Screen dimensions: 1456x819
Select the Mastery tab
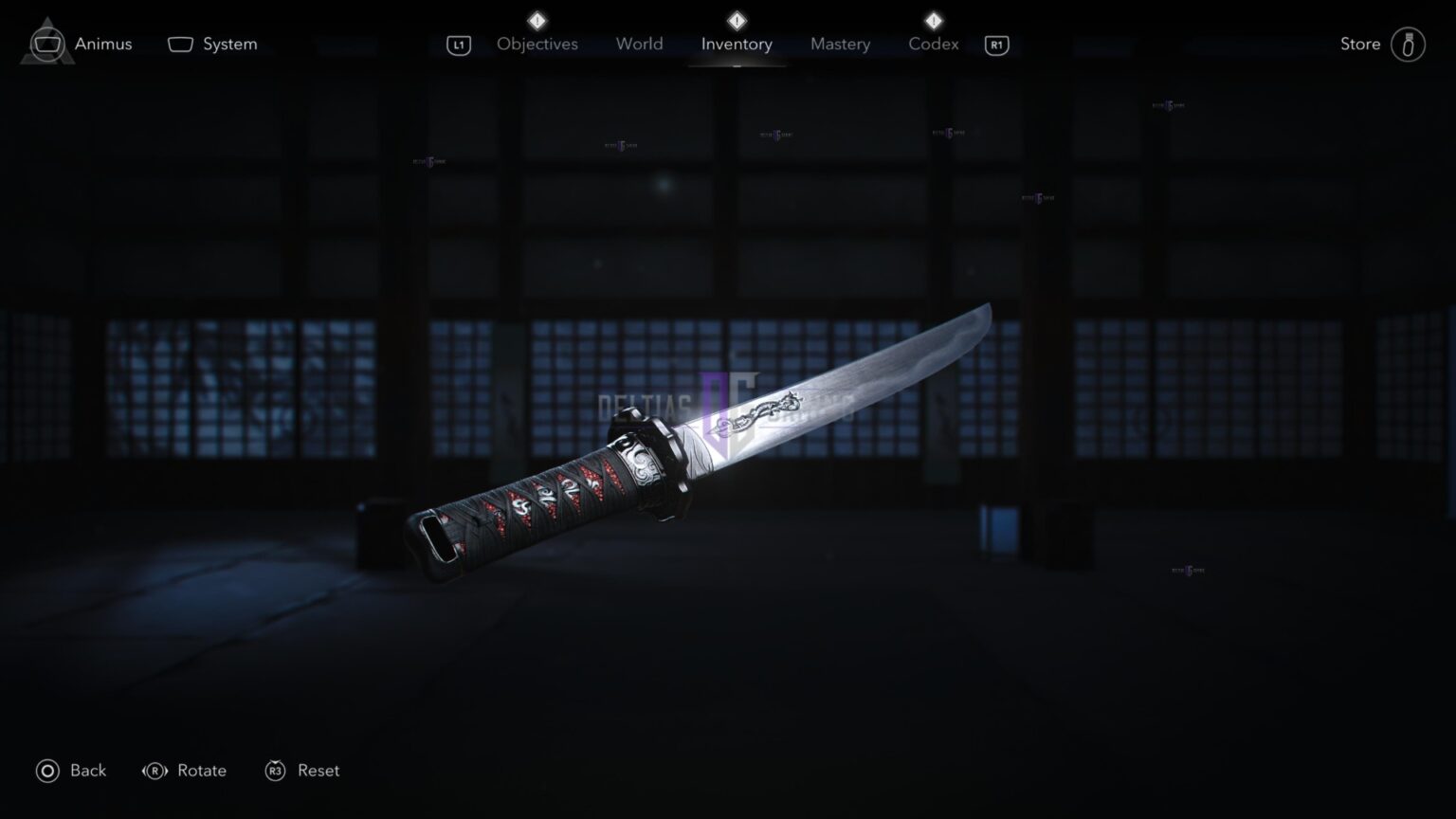click(840, 44)
